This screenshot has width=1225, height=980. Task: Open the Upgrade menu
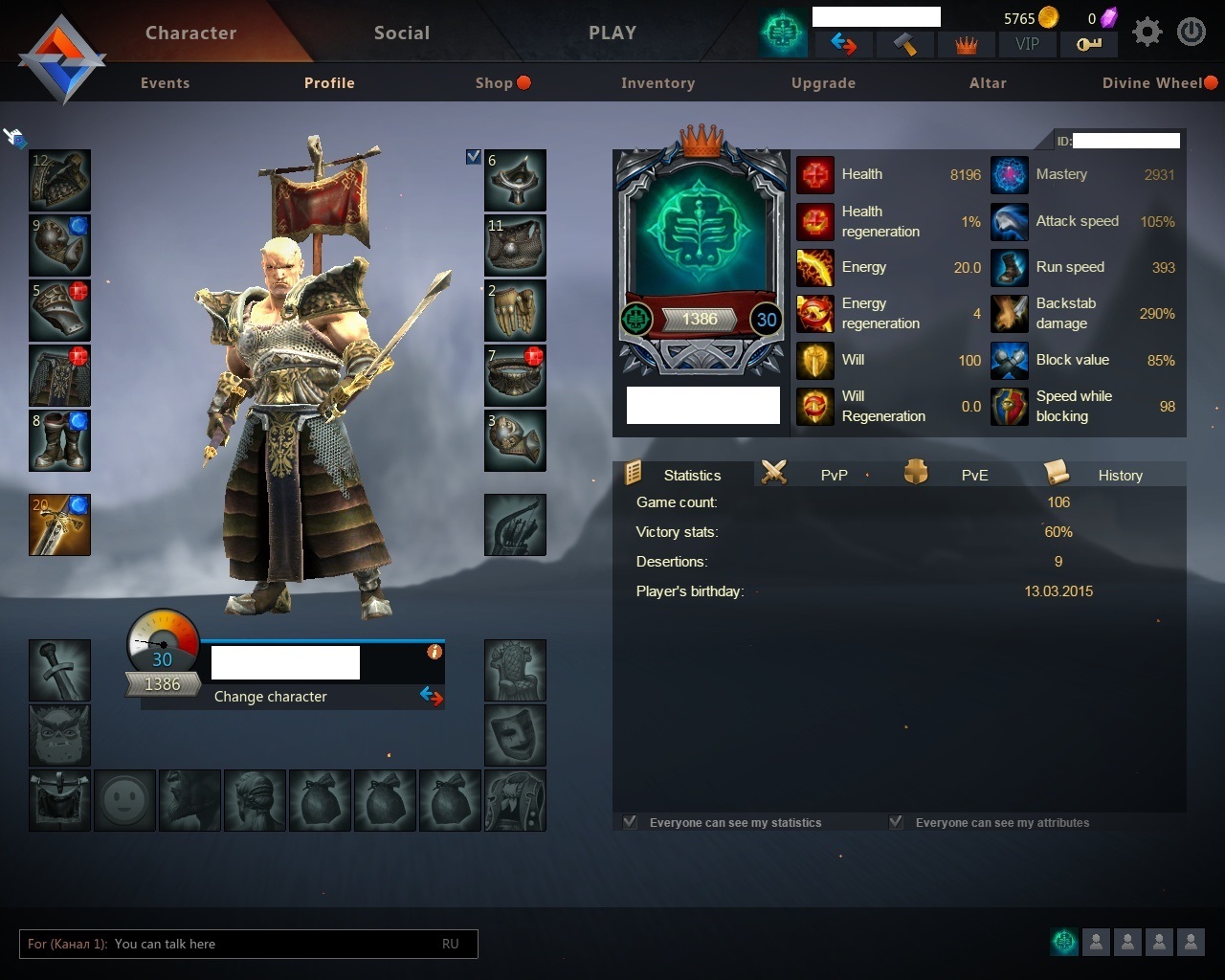pyautogui.click(x=823, y=83)
